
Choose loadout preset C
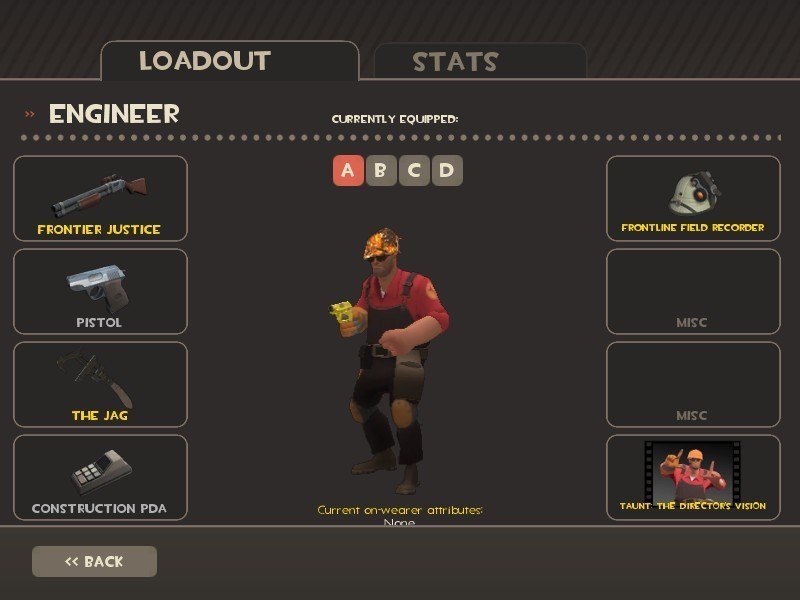(414, 170)
